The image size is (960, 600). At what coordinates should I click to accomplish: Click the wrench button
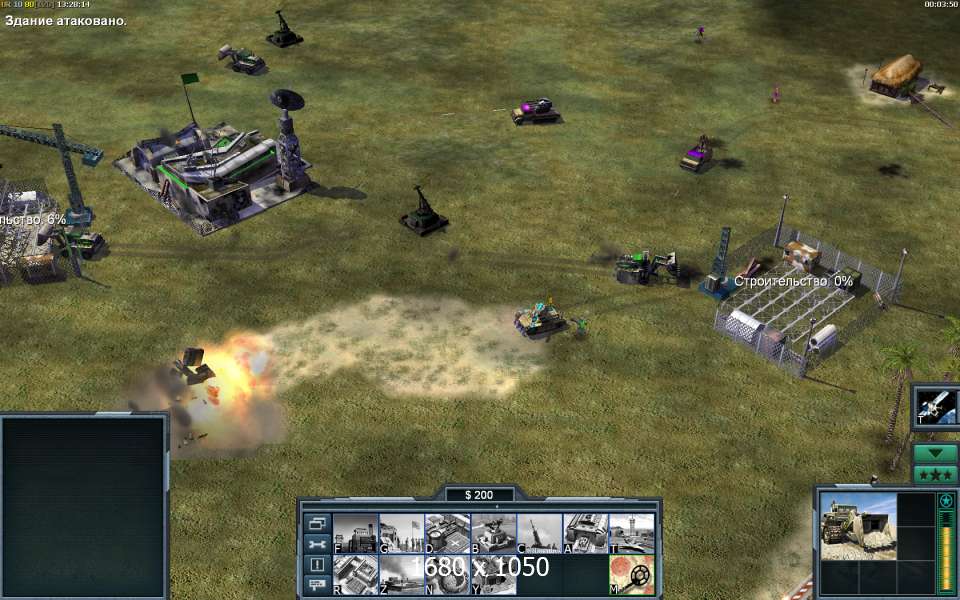(x=317, y=544)
